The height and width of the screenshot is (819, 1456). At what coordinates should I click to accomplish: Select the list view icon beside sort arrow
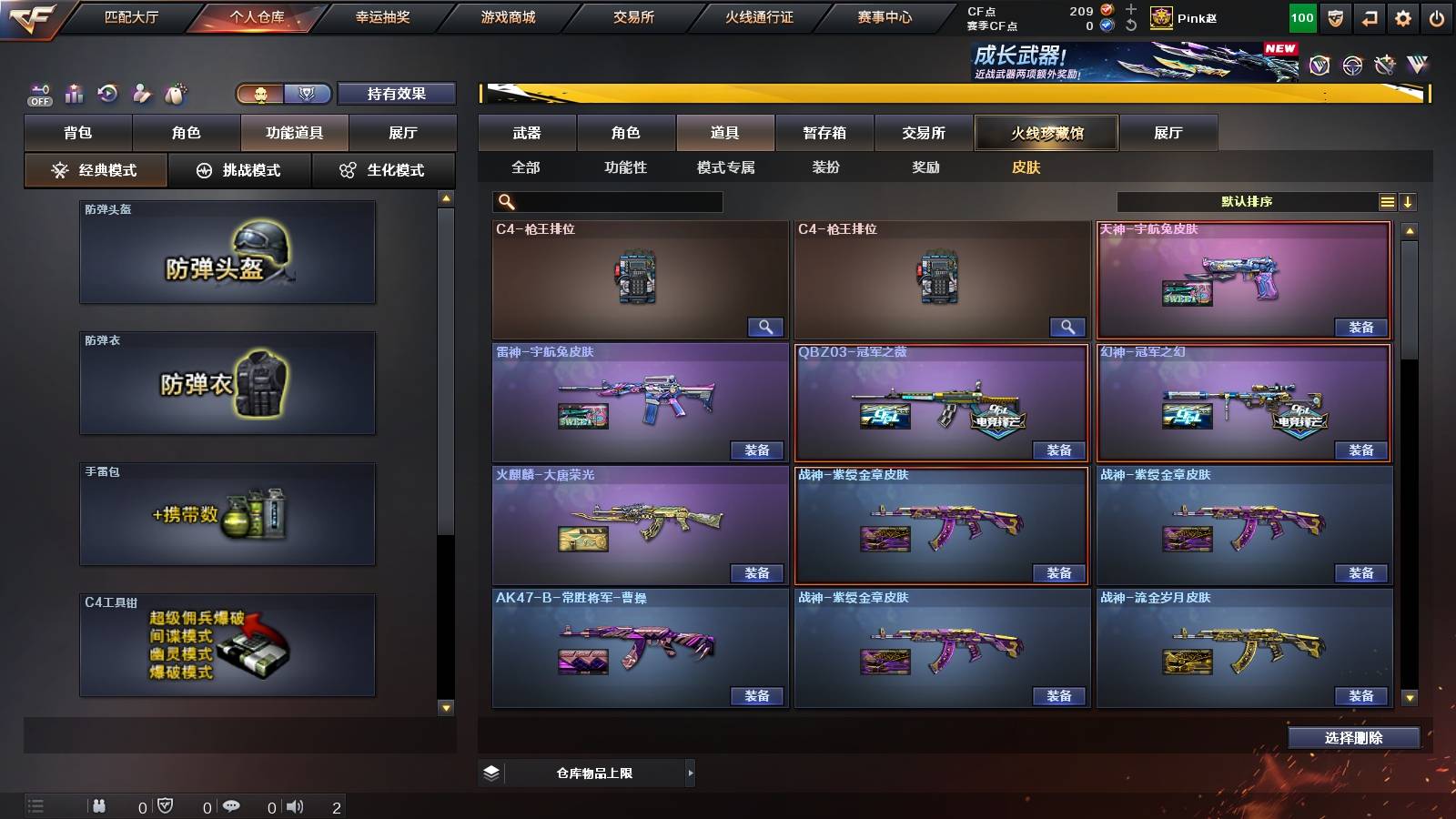1388,202
